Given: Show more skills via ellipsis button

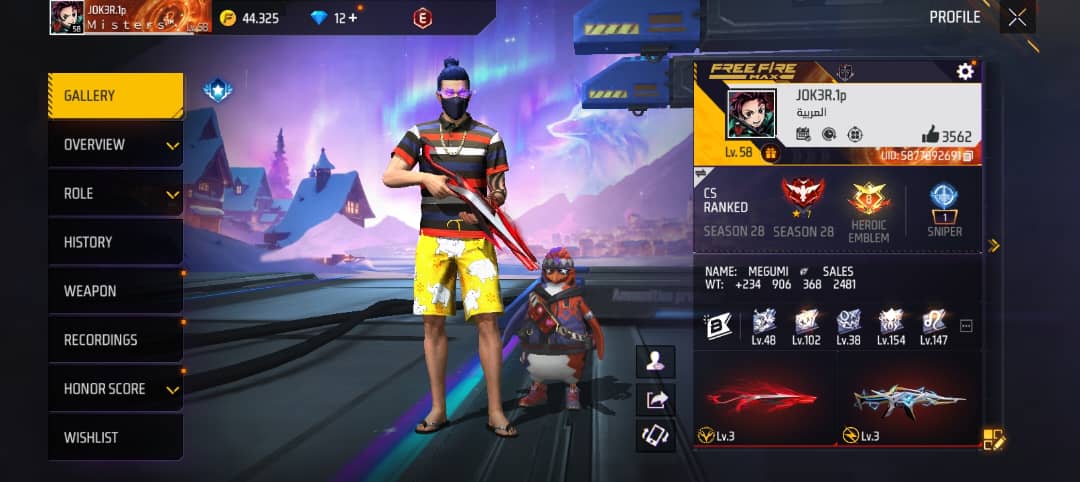Looking at the screenshot, I should click(966, 326).
